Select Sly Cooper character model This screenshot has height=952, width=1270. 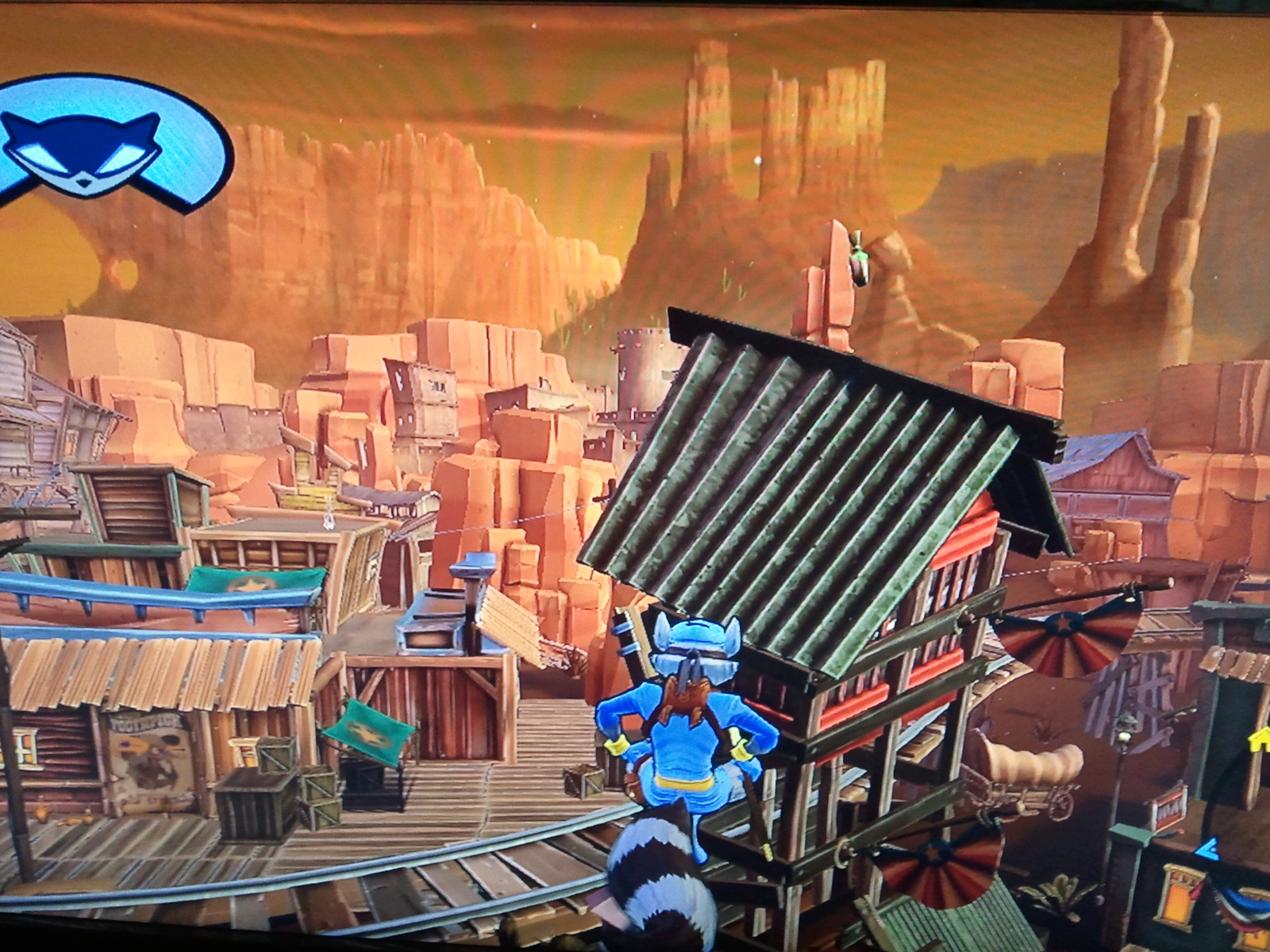tap(691, 738)
